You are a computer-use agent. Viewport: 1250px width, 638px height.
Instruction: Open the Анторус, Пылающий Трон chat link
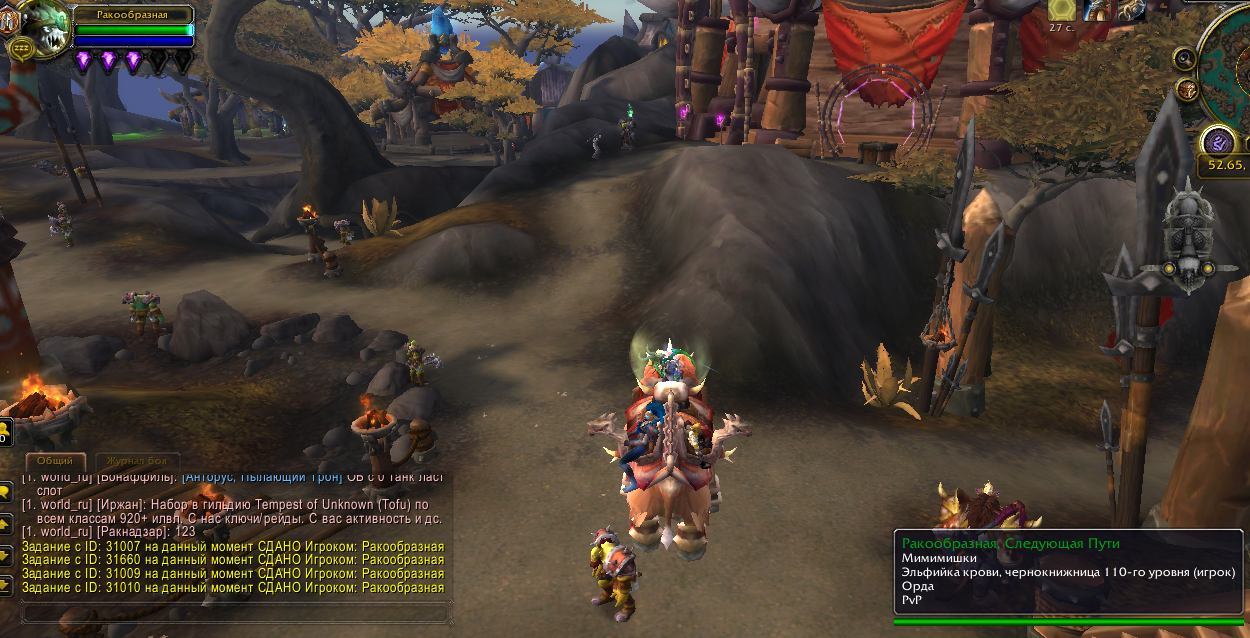[262, 478]
